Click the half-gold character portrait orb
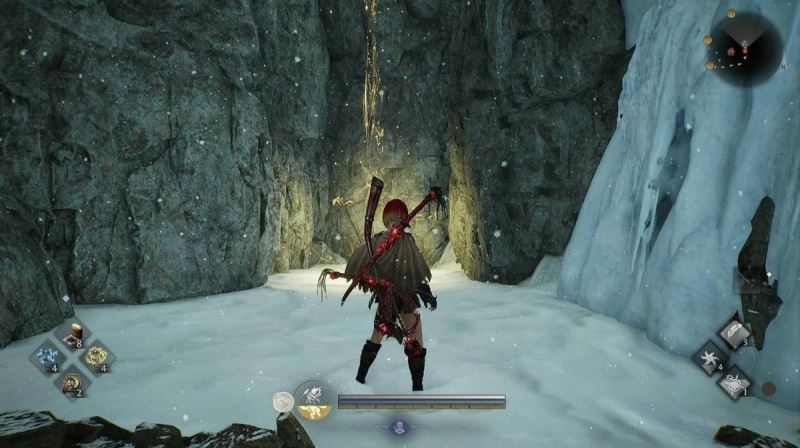 314,400
